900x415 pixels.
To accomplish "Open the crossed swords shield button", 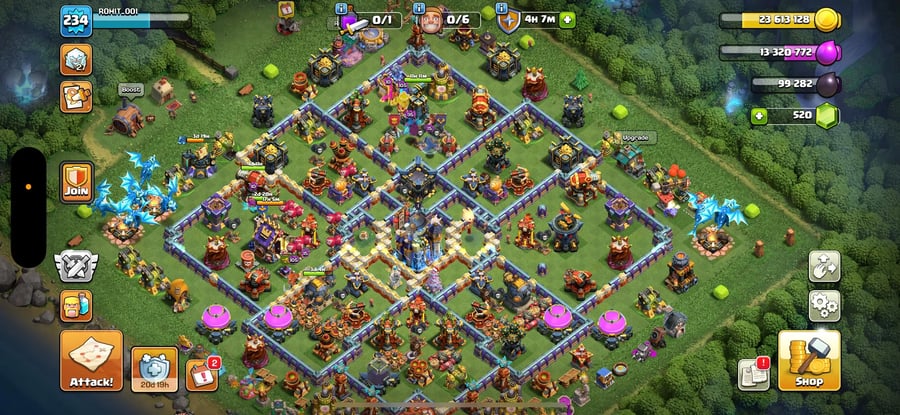I will click(x=76, y=266).
